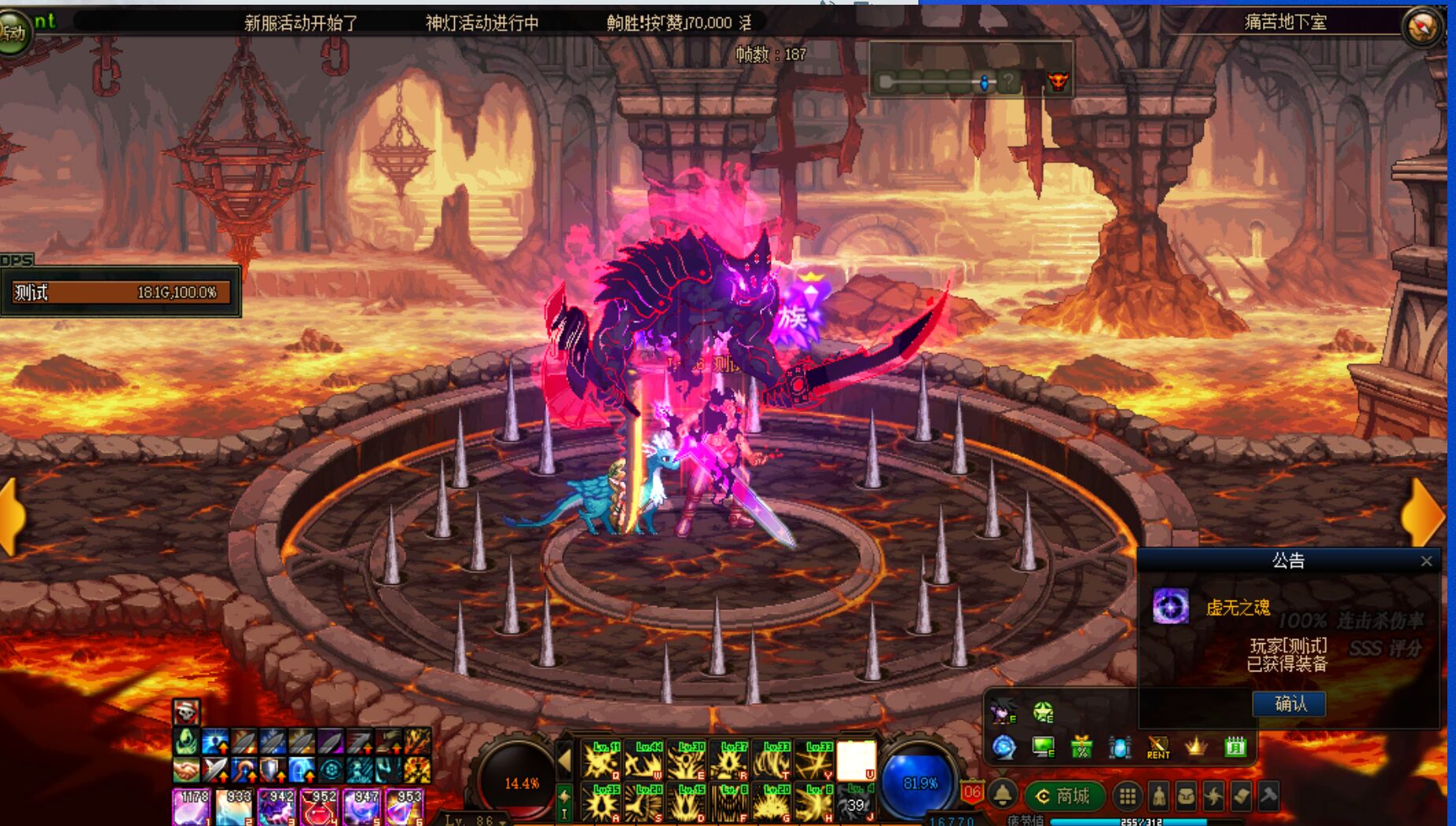Open the scroll quest icon
This screenshot has width=1456, height=826.
click(1241, 797)
